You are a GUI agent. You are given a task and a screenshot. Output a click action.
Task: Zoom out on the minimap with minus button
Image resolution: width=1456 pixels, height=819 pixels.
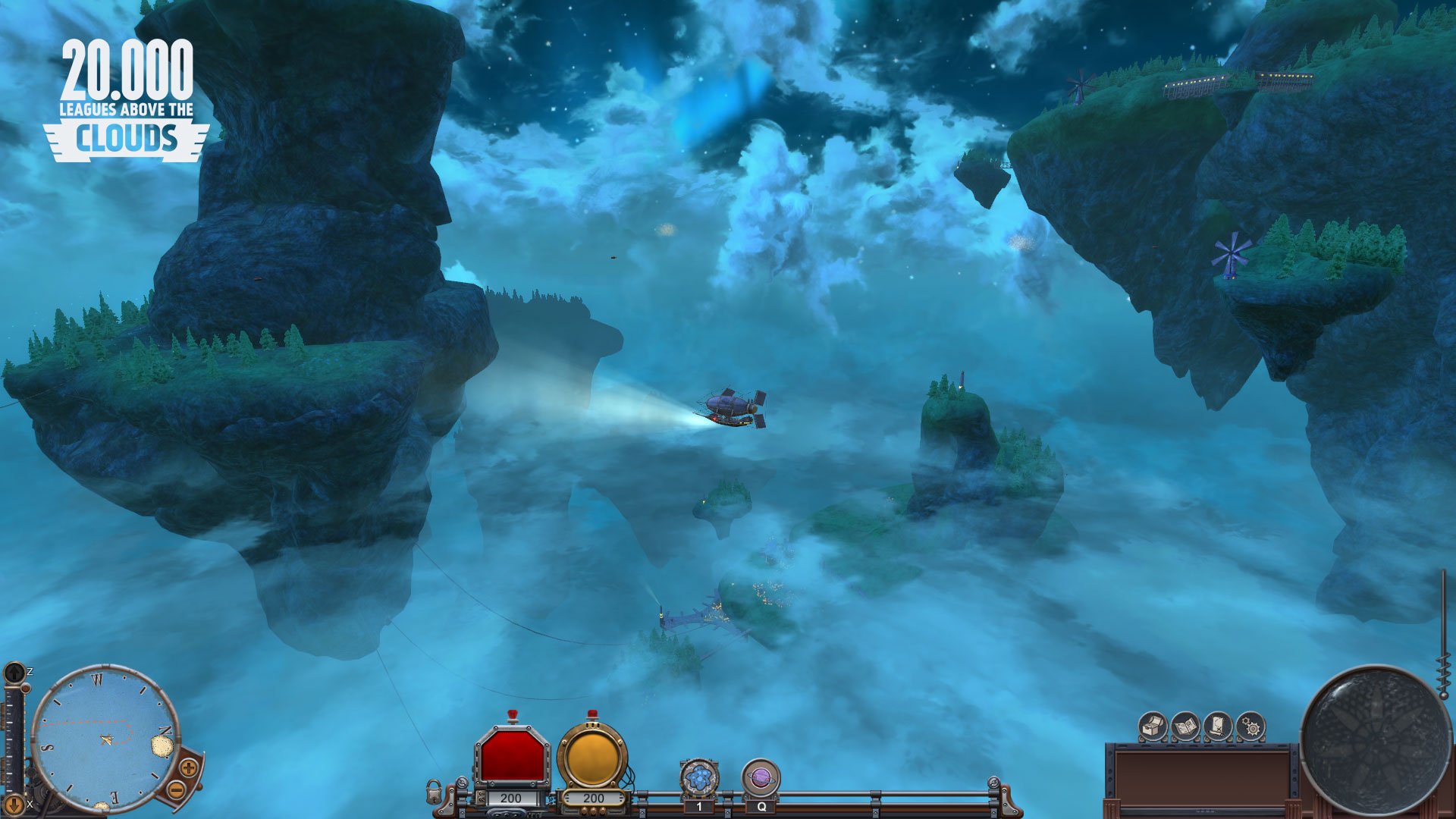click(x=177, y=790)
